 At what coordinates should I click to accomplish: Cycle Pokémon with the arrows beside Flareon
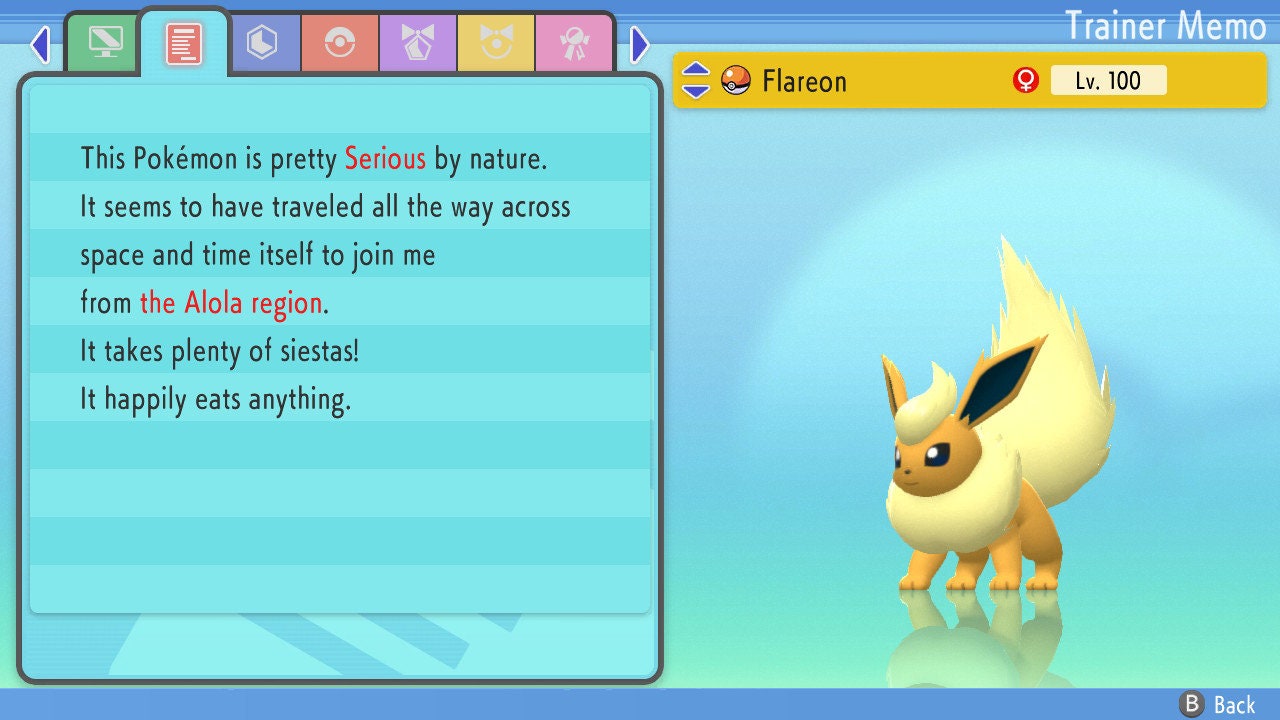pyautogui.click(x=696, y=80)
